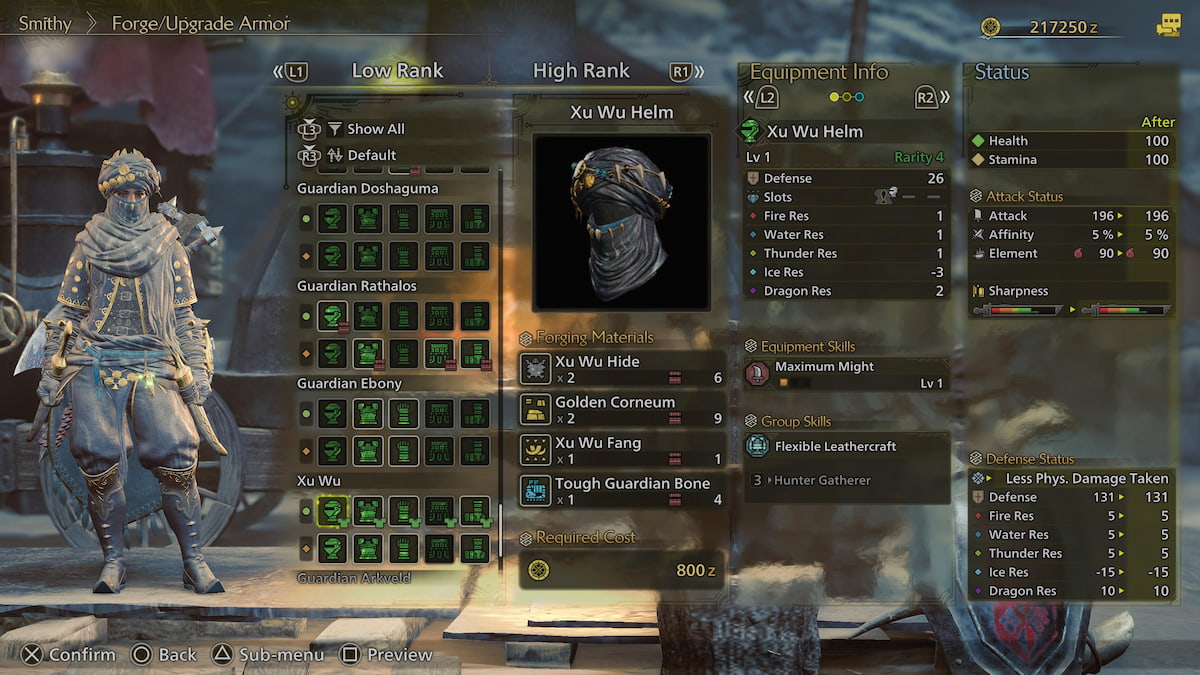Image resolution: width=1200 pixels, height=675 pixels.
Task: Select the Xu Wu Fang material row
Action: [x=622, y=450]
